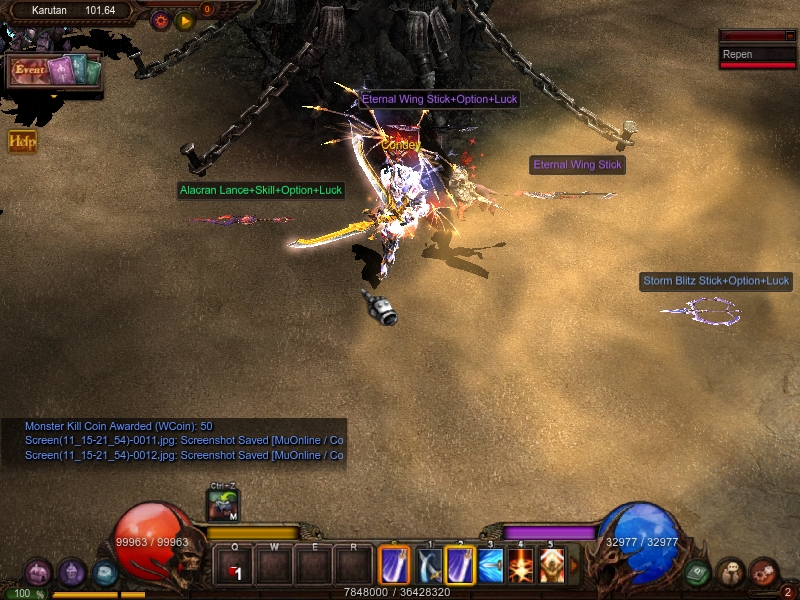Pick up the Alacran Lance+Skill+Option+Luck label

point(260,190)
